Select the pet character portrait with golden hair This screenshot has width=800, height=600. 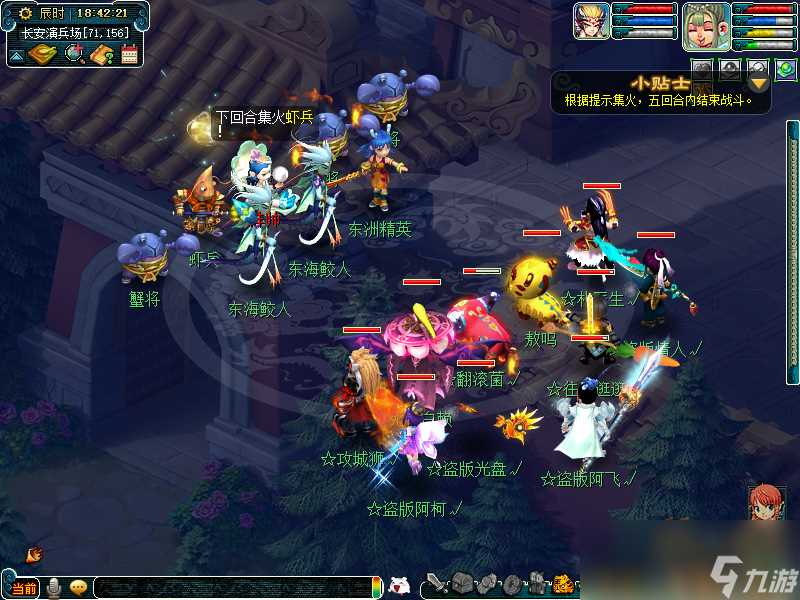[591, 21]
